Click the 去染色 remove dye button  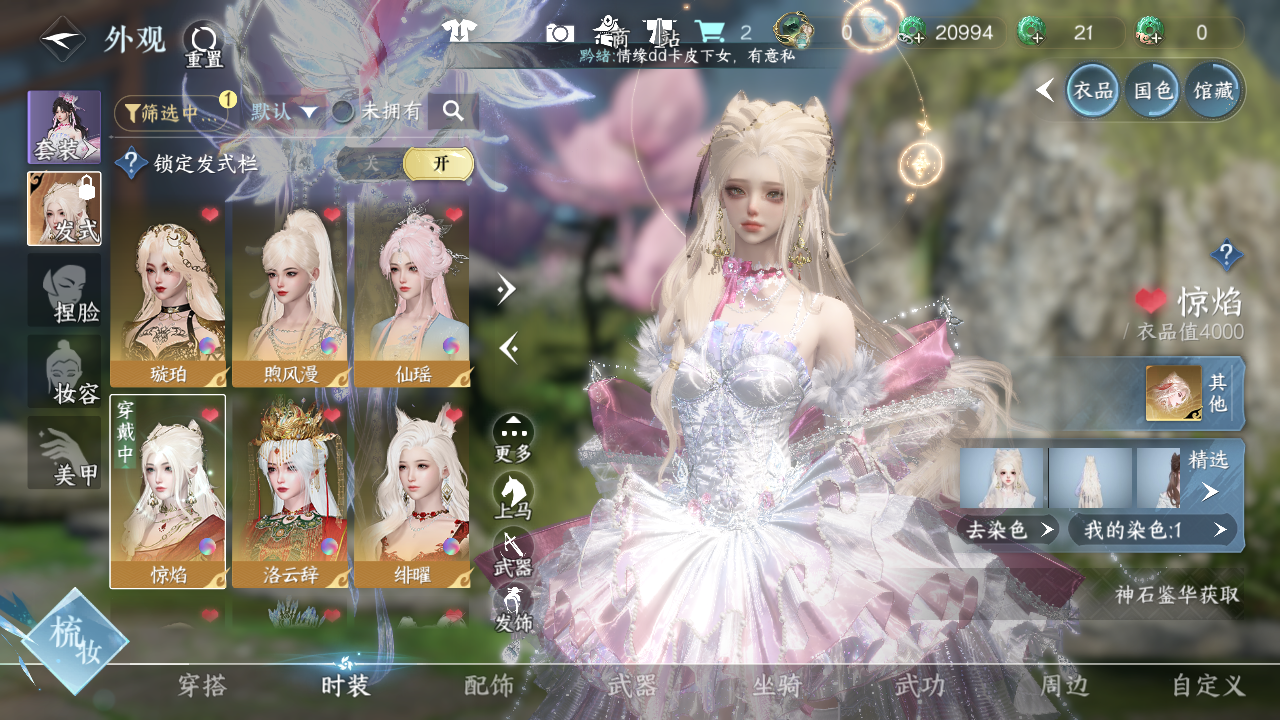[1009, 530]
